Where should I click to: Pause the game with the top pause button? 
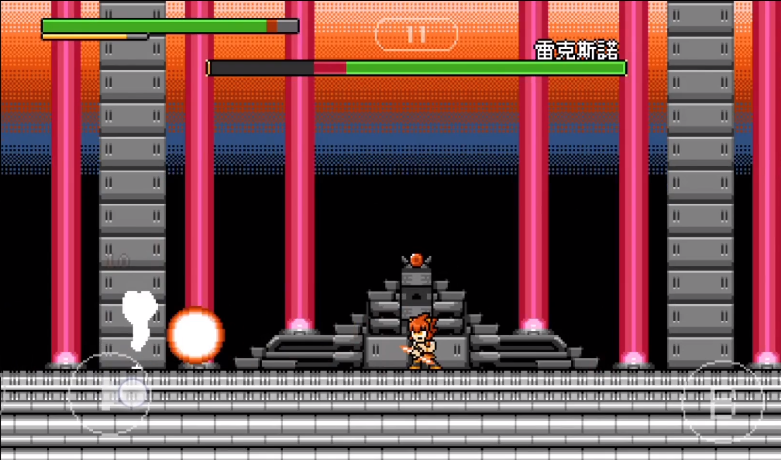(x=416, y=34)
